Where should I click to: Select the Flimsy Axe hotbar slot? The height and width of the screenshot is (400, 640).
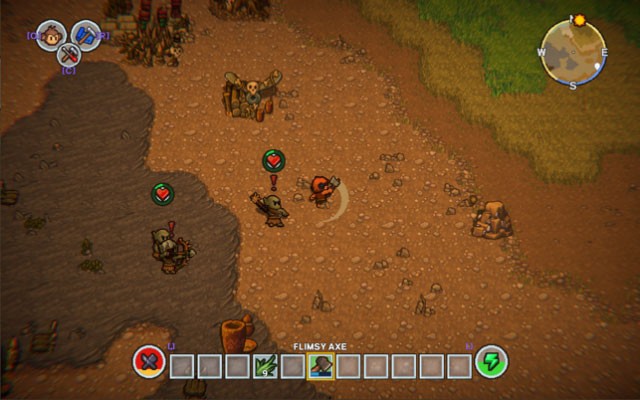[320, 365]
